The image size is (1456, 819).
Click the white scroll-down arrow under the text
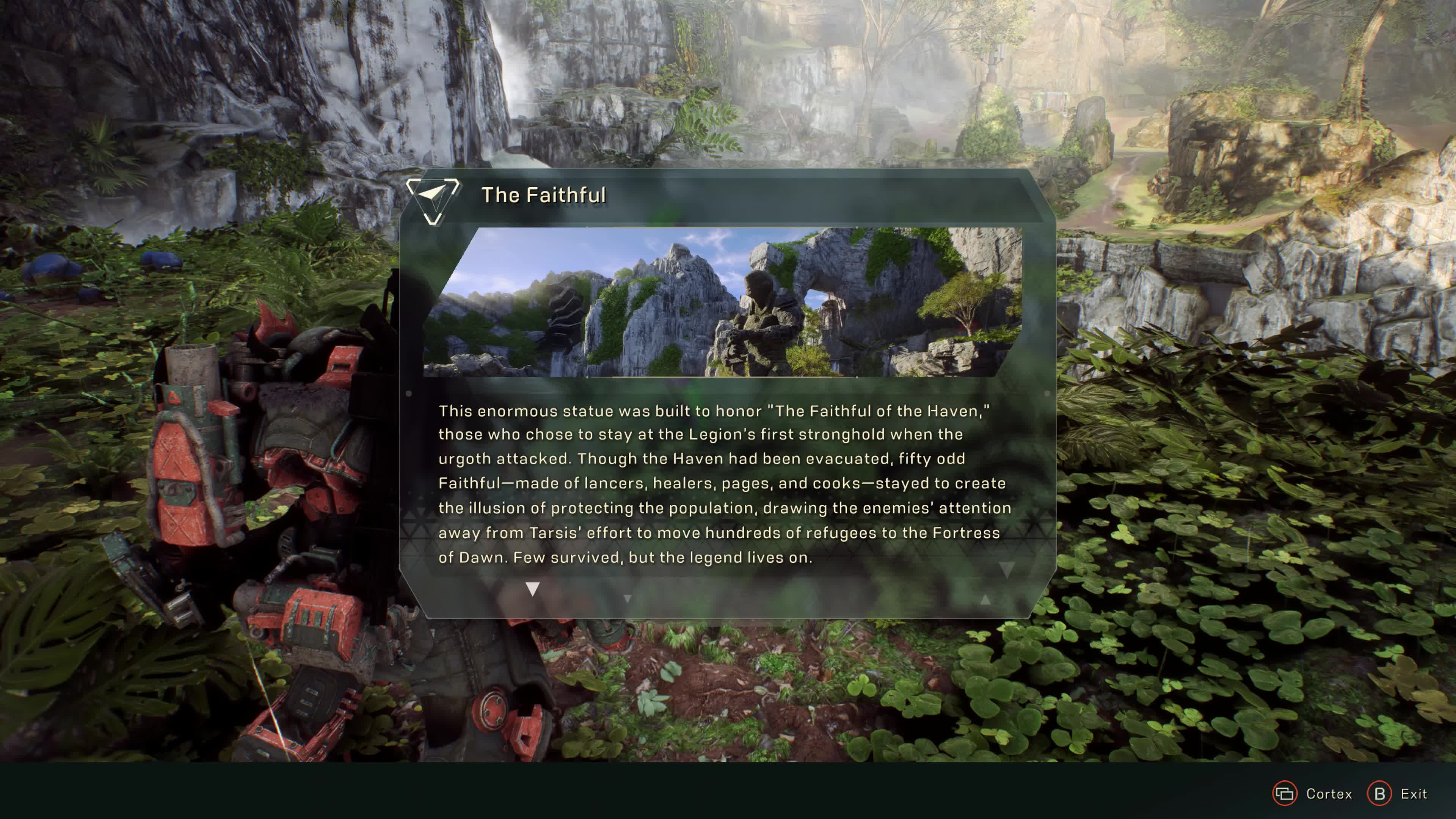532,589
